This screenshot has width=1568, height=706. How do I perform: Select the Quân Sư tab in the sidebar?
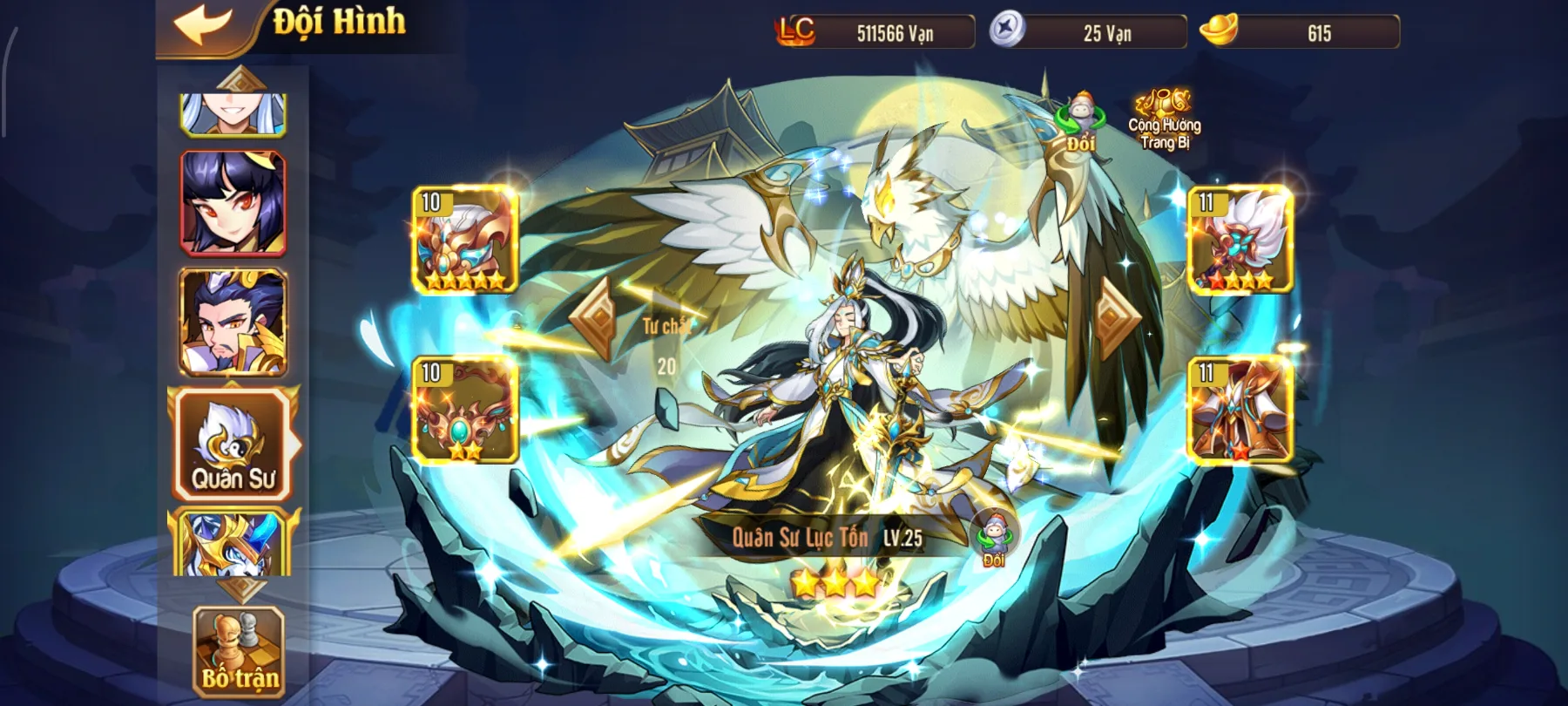233,445
